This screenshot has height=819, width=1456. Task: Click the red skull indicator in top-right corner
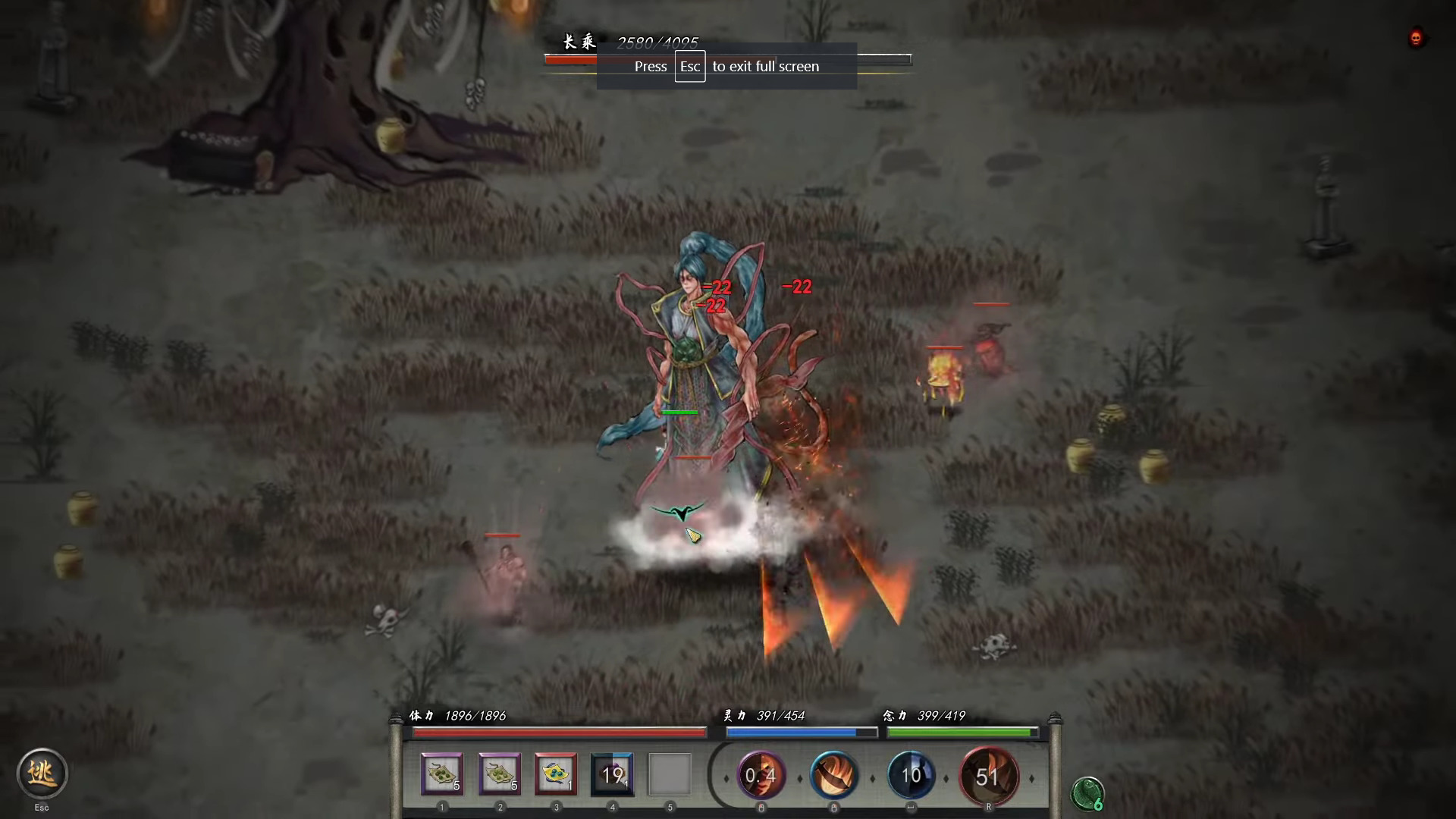pyautogui.click(x=1415, y=38)
